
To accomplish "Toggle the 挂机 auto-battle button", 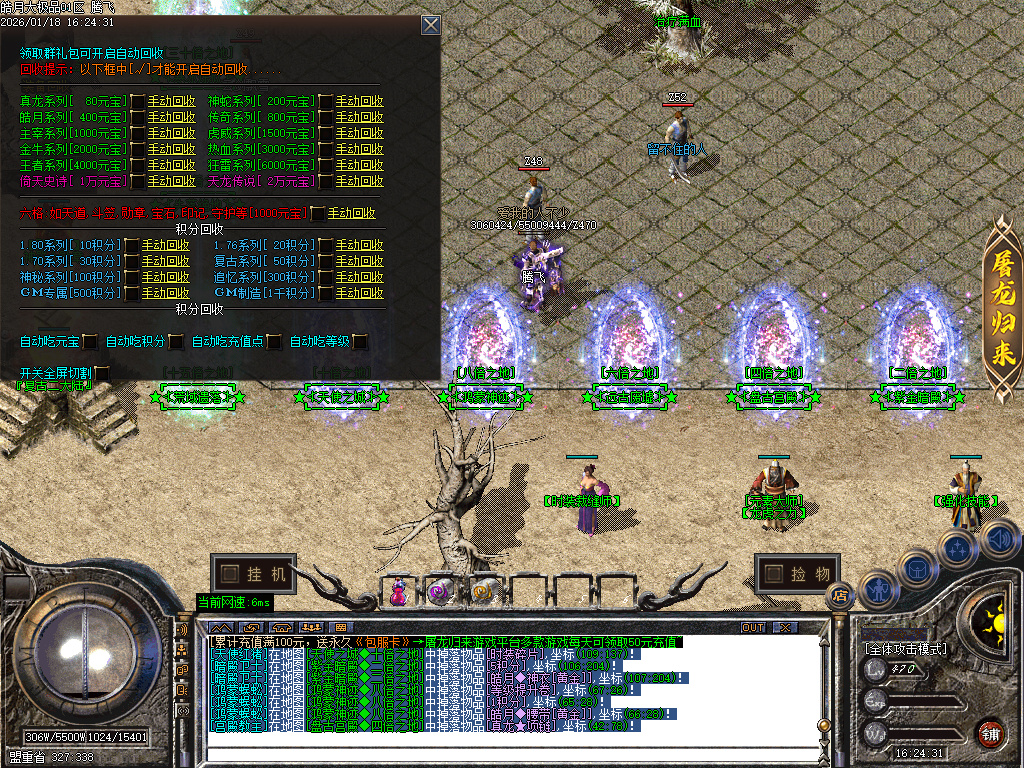I will [254, 574].
